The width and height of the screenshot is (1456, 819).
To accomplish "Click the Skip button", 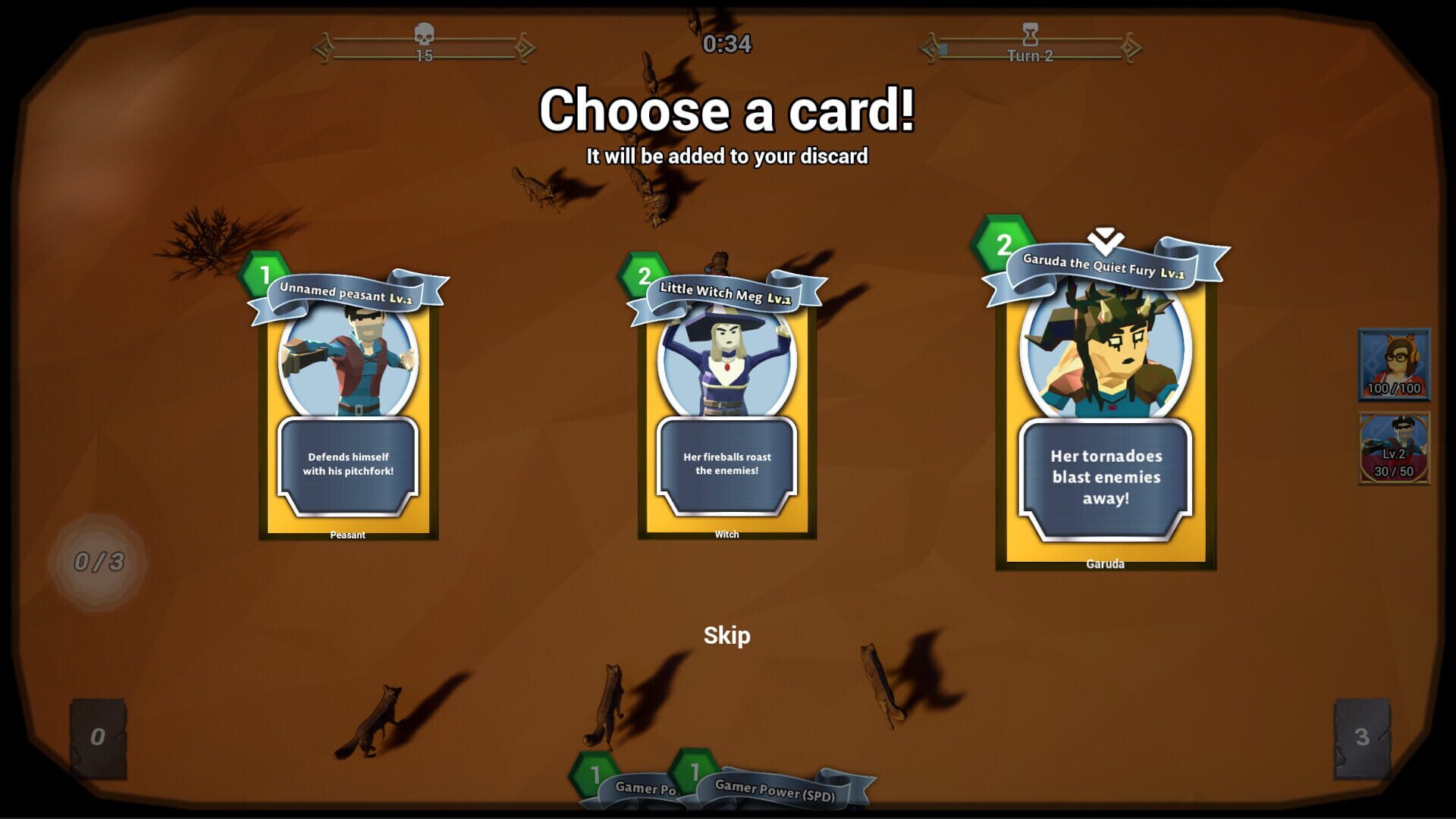I will 726,636.
